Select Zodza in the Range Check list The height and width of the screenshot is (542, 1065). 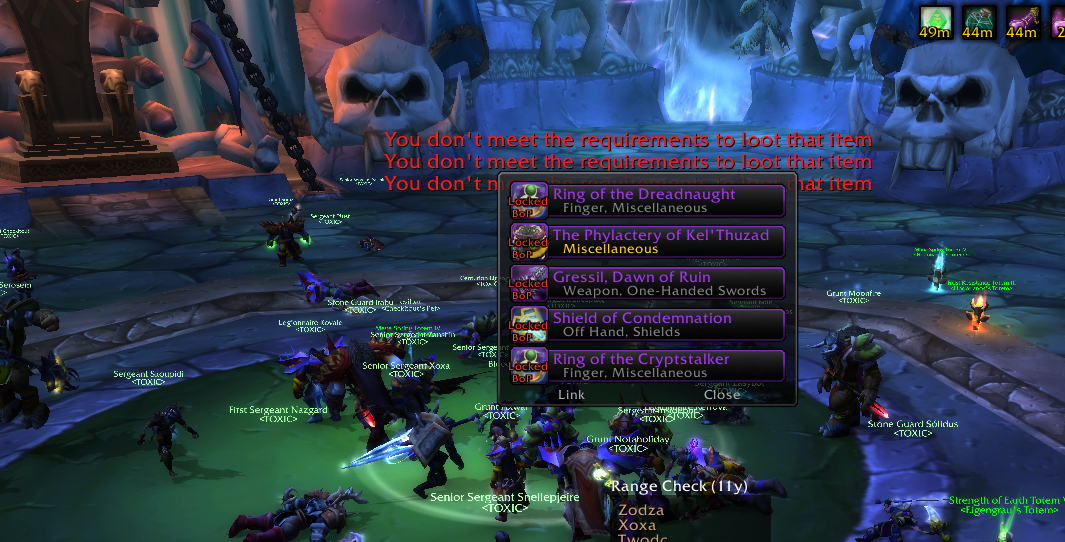click(x=641, y=510)
